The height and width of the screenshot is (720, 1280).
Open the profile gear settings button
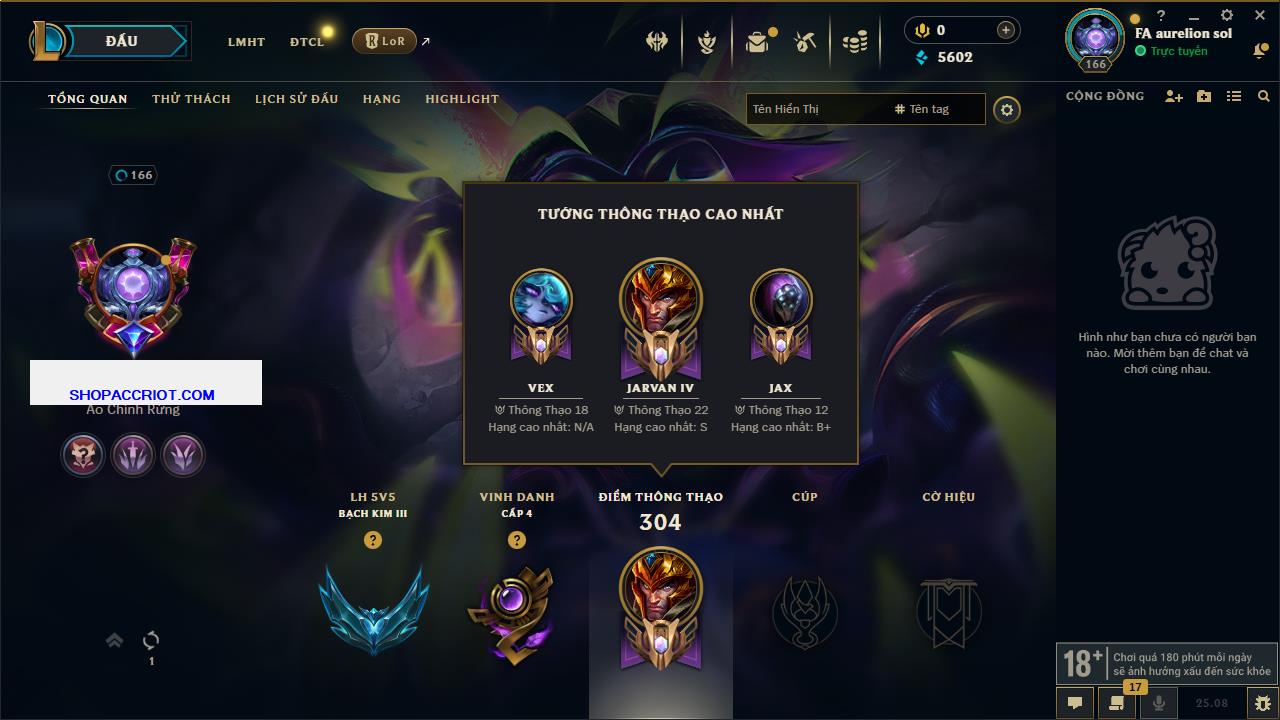[1007, 110]
